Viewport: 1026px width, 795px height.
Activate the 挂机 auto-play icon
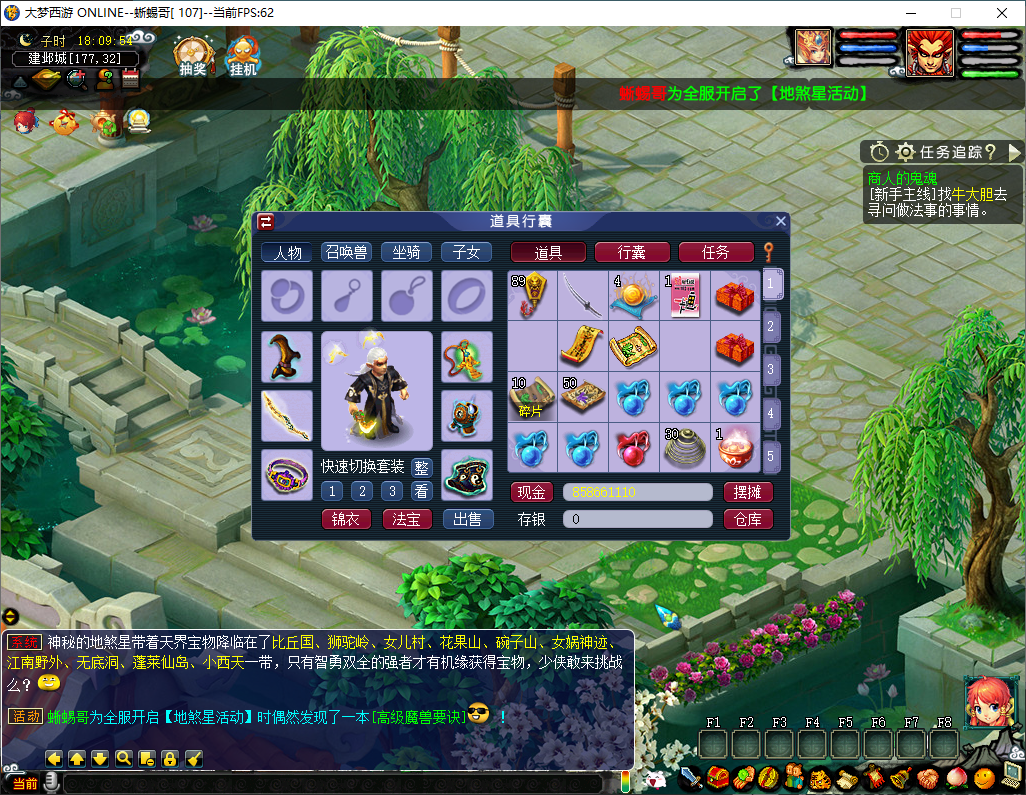(x=243, y=56)
